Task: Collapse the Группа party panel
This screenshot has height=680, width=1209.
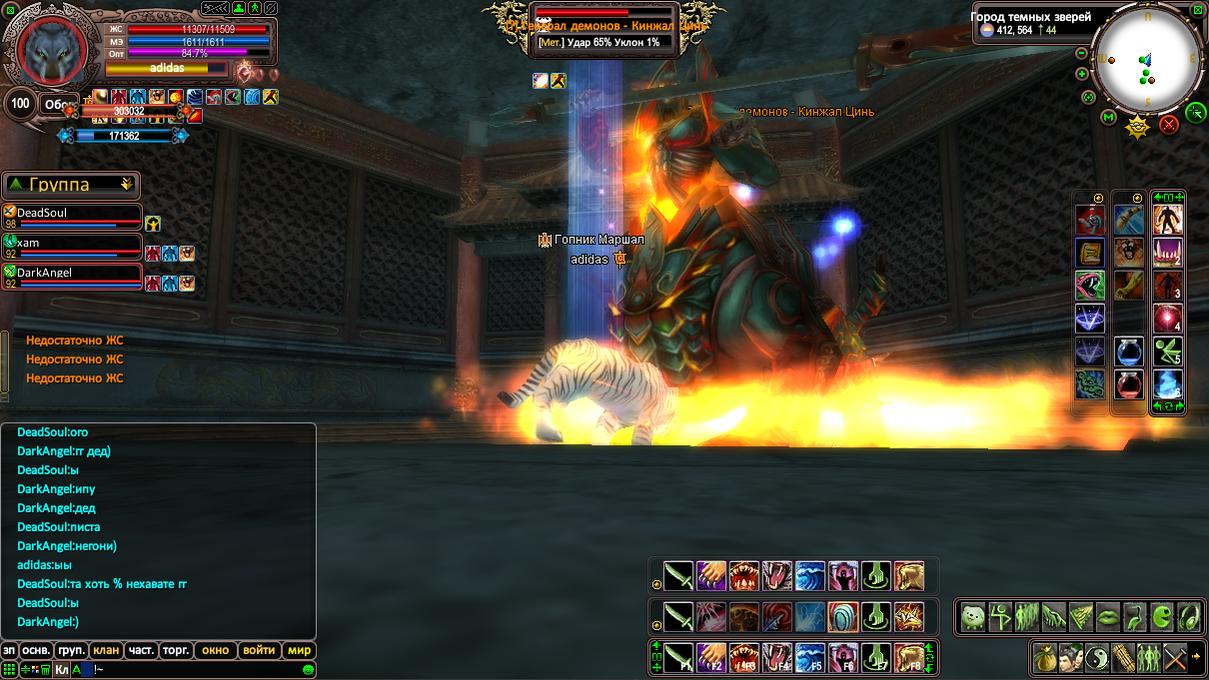Action: [x=127, y=184]
